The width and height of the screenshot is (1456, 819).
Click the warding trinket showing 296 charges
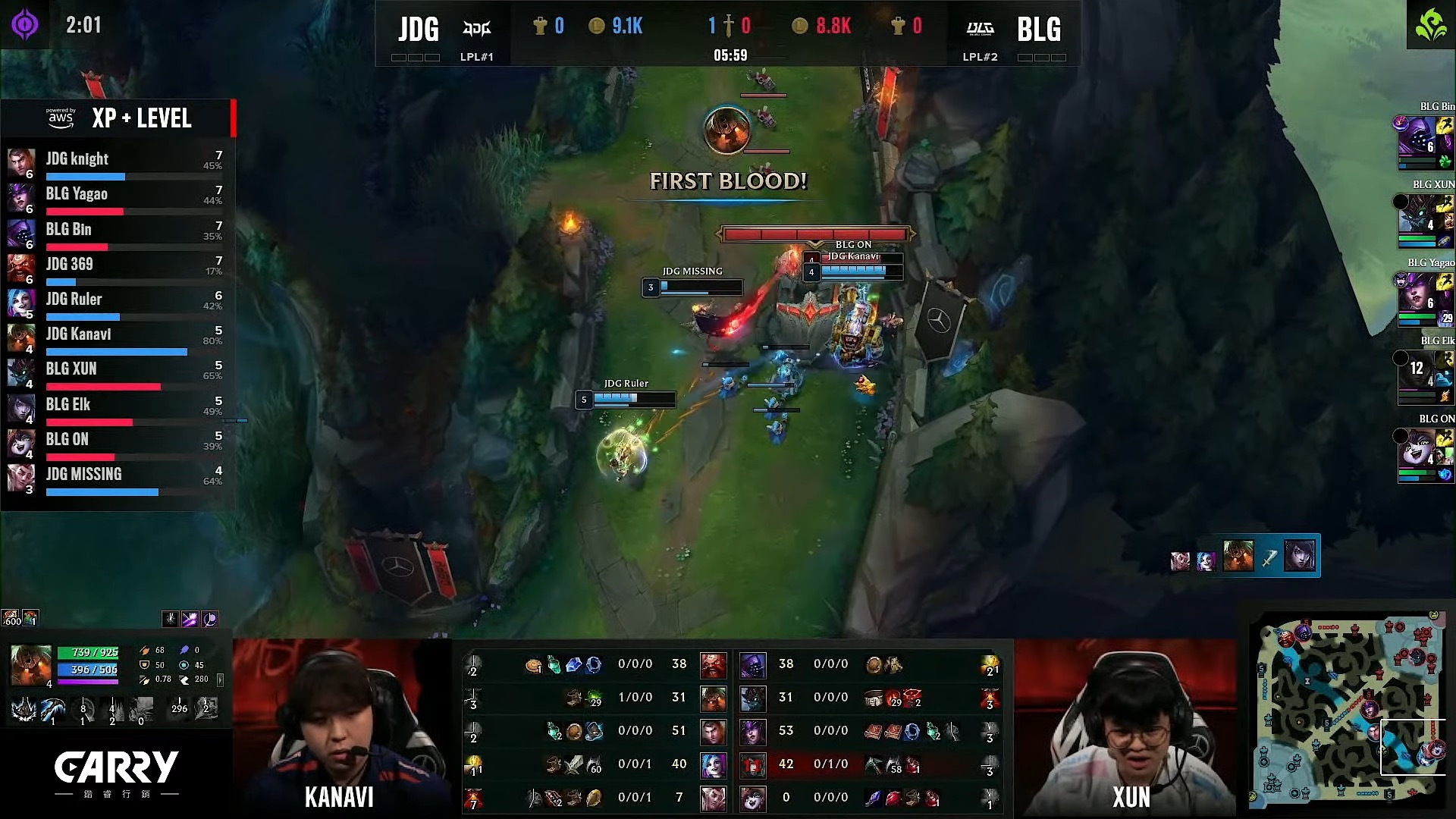179,708
